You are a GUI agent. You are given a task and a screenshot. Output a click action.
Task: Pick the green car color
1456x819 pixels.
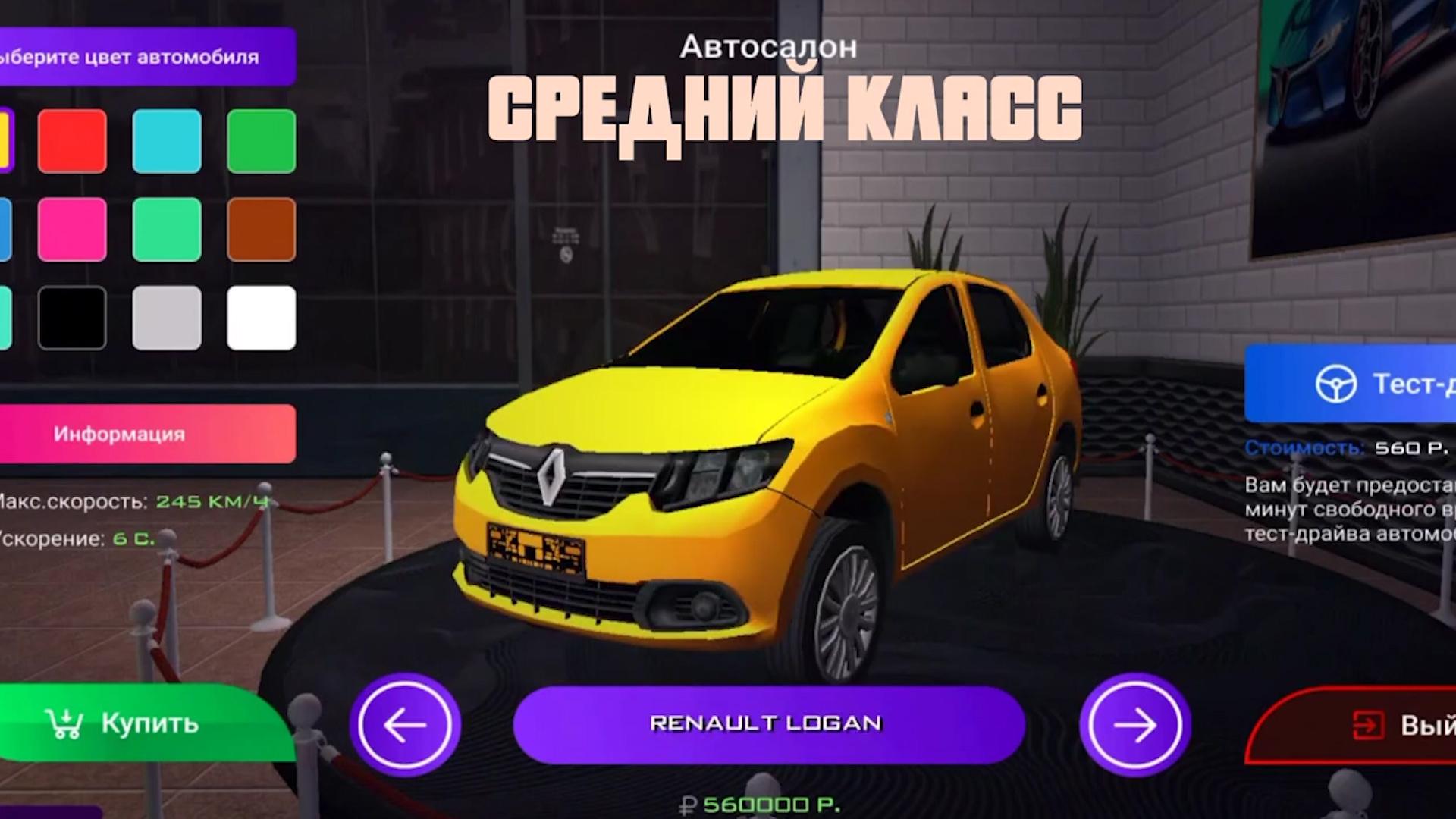coord(262,141)
